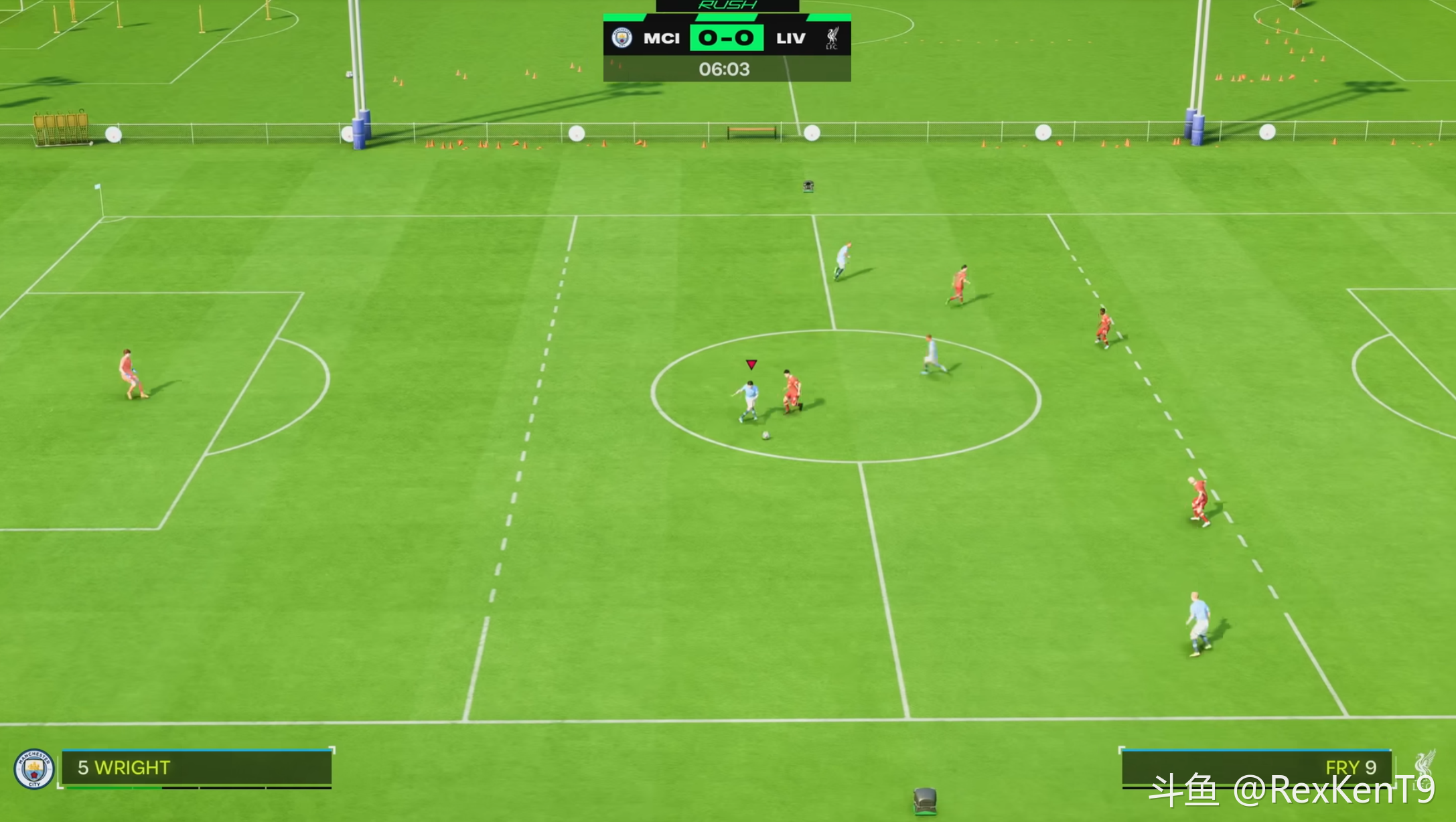
Task: Click the Manchester City crest beside WRIGHT
Action: click(34, 768)
